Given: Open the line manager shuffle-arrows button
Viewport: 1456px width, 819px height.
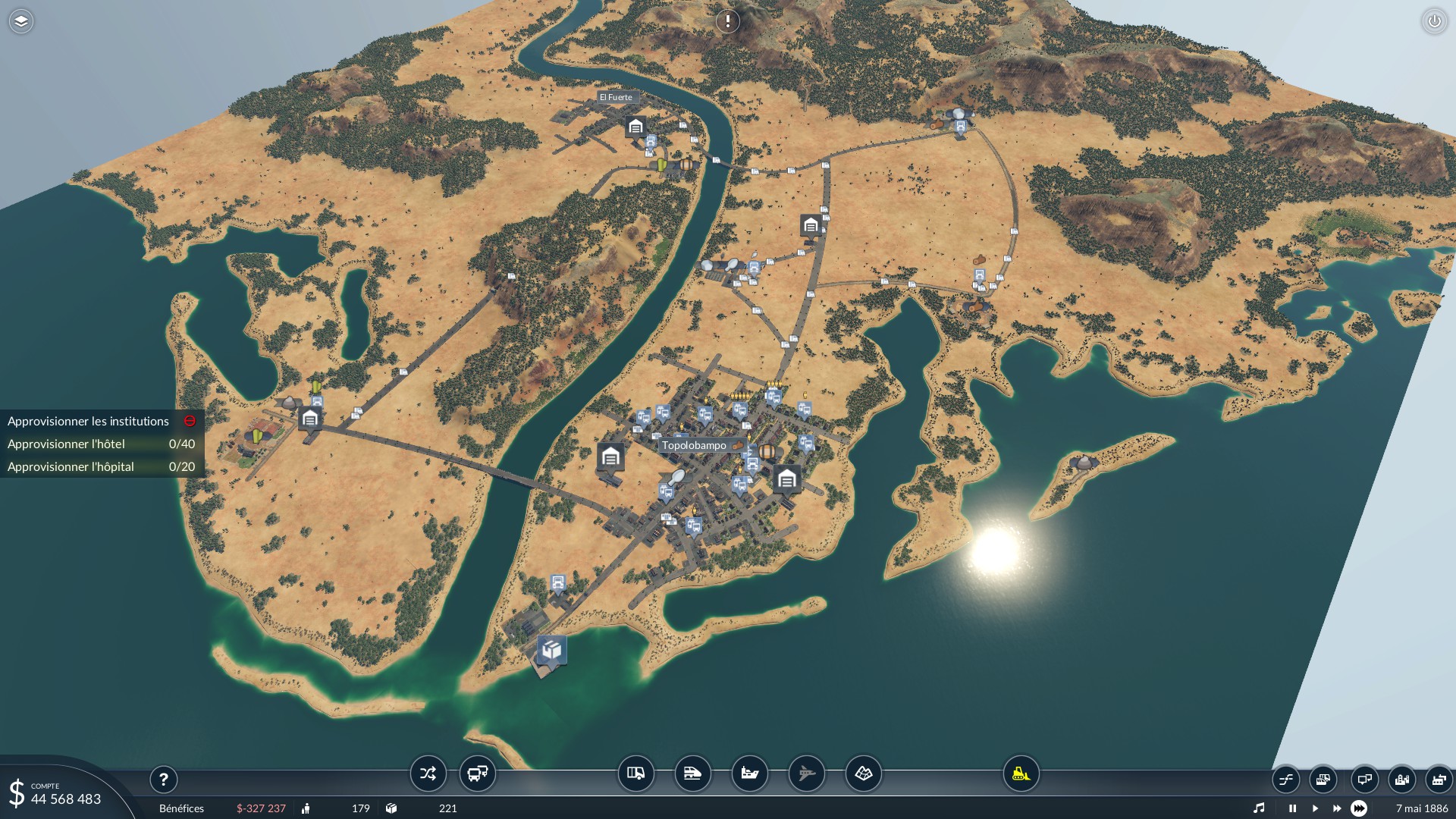Looking at the screenshot, I should pyautogui.click(x=428, y=773).
